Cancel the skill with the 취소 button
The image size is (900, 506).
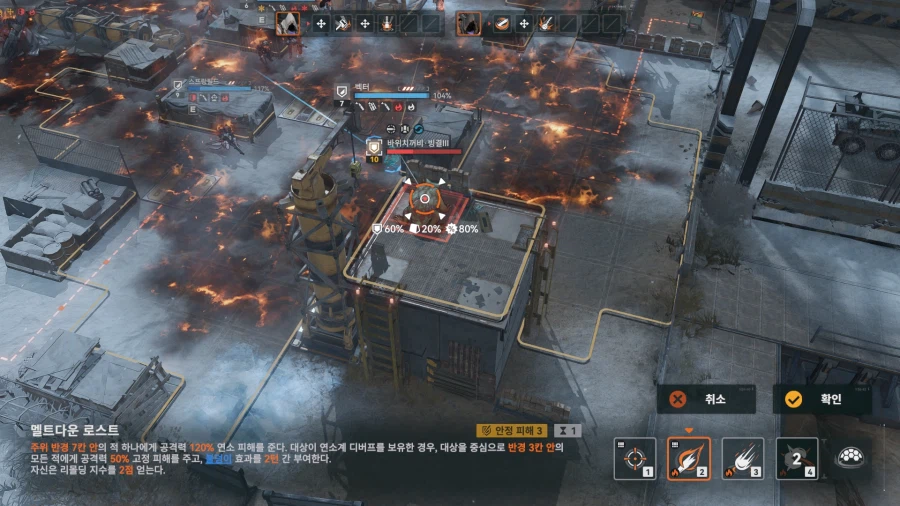[x=705, y=399]
